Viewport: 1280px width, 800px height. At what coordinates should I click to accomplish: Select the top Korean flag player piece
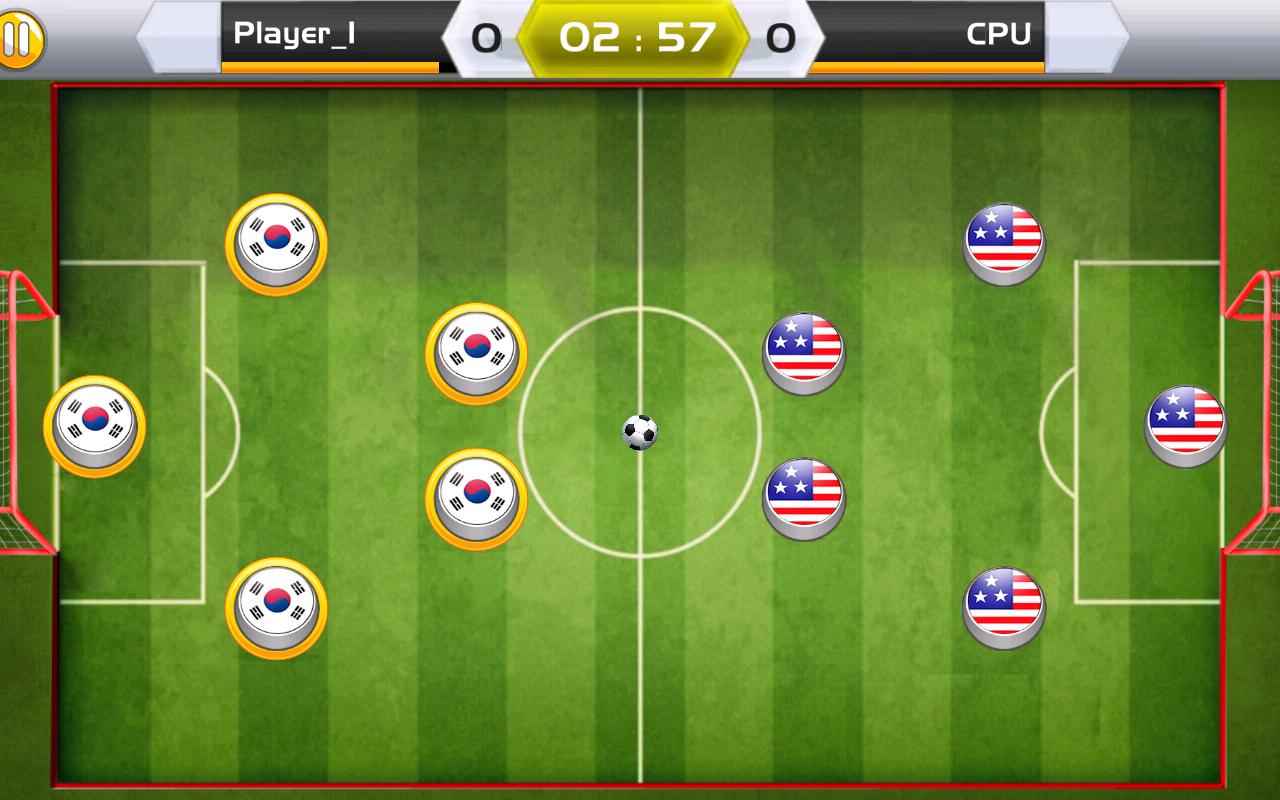click(x=273, y=241)
